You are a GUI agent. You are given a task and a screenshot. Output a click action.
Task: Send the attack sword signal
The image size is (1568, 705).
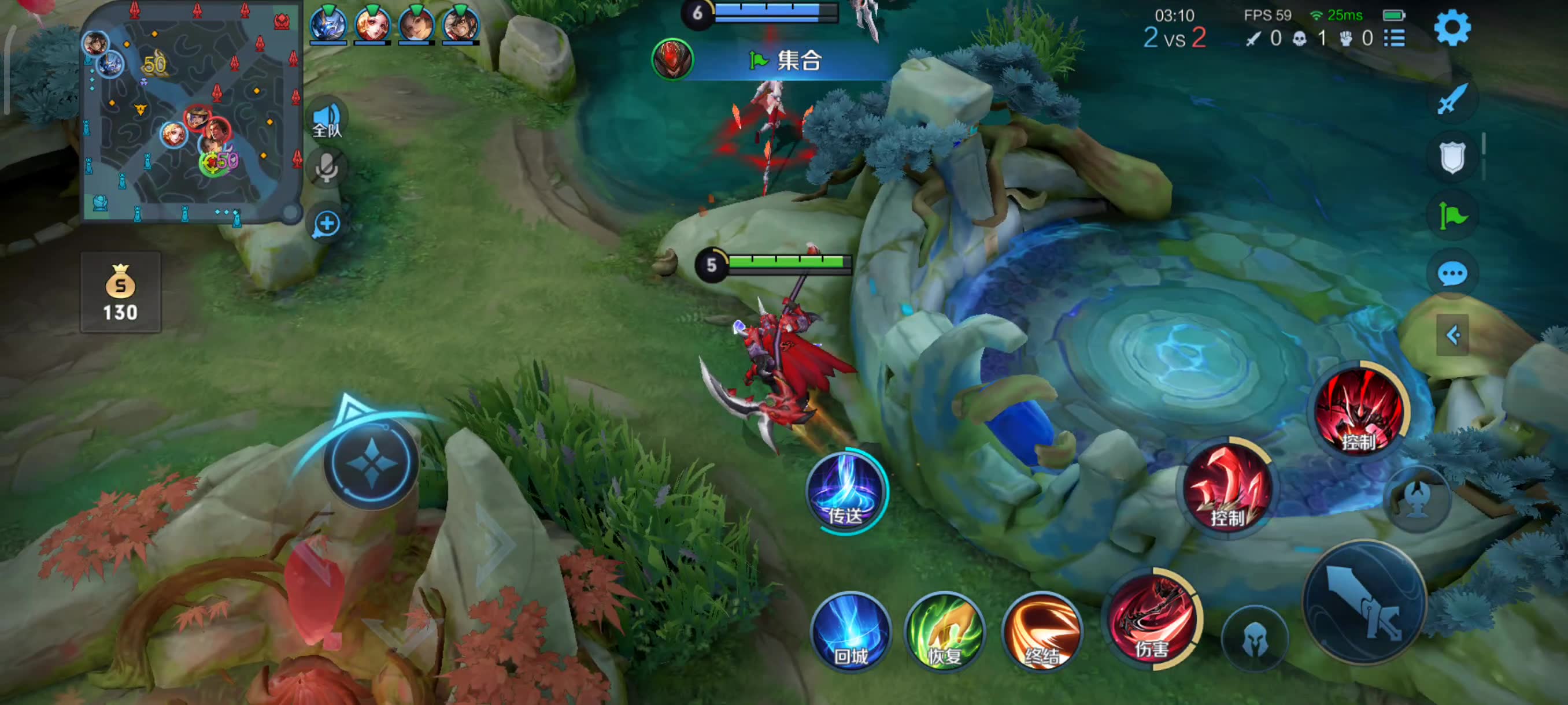[x=1452, y=99]
